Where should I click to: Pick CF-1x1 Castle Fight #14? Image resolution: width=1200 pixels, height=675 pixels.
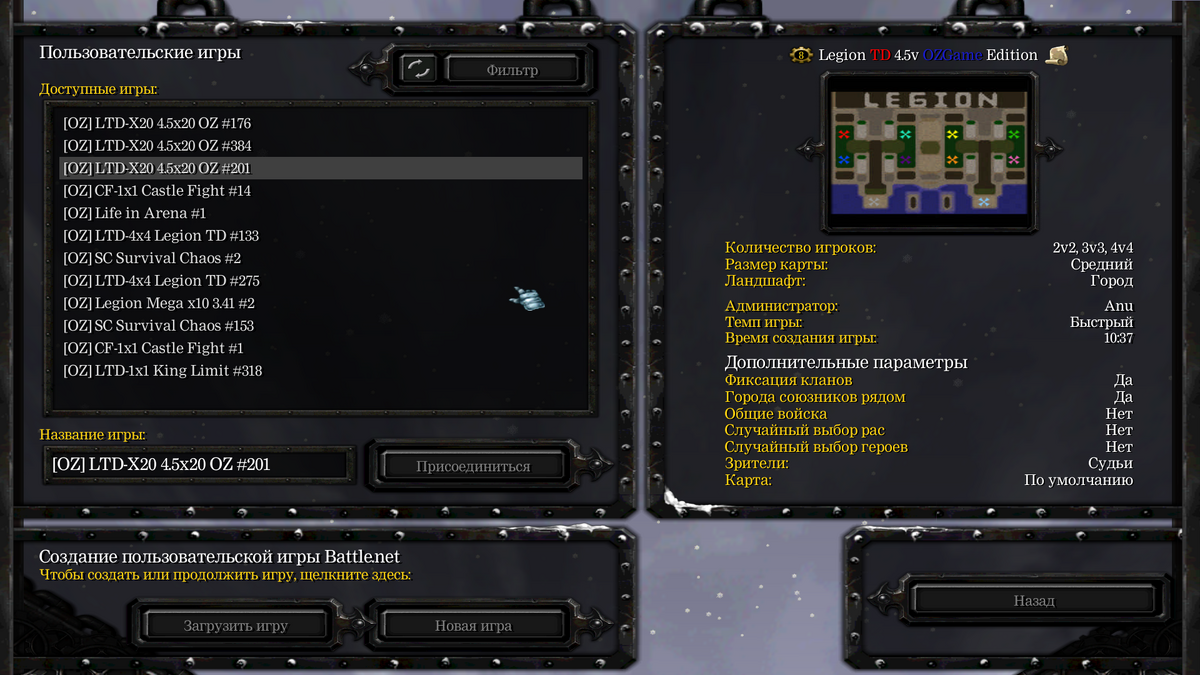coord(157,191)
